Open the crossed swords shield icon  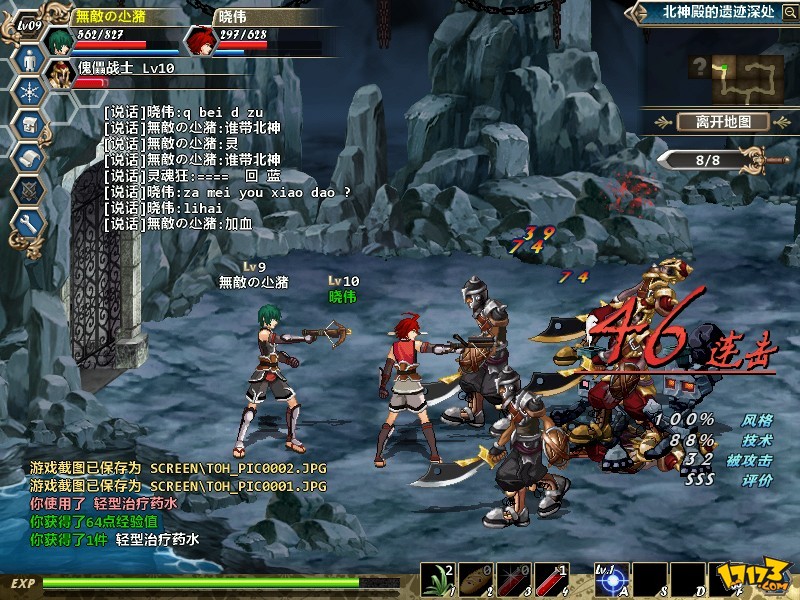pos(27,190)
